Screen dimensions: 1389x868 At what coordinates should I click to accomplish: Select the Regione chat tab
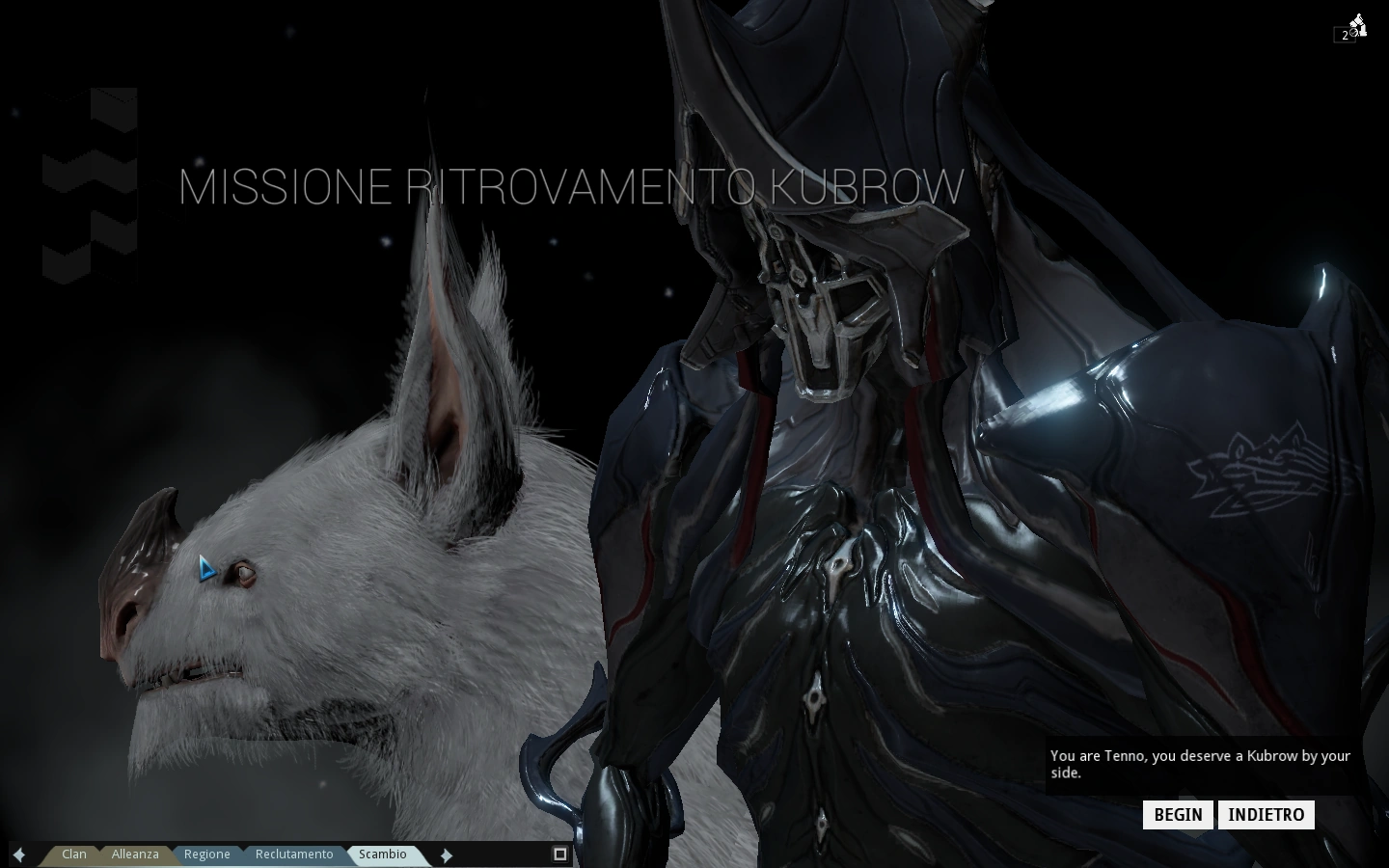[x=206, y=854]
